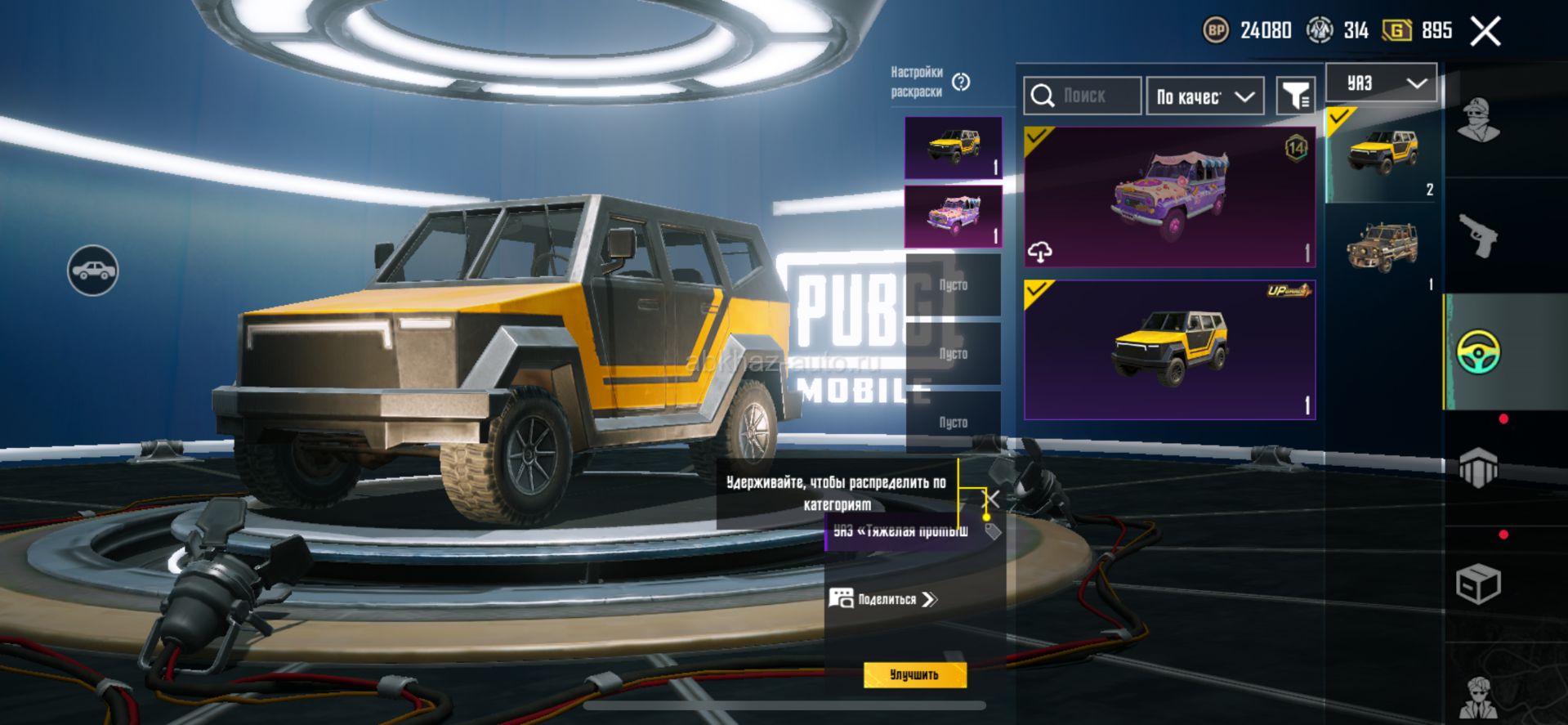
Task: Select the purple flower UAZ skin card
Action: click(1169, 197)
